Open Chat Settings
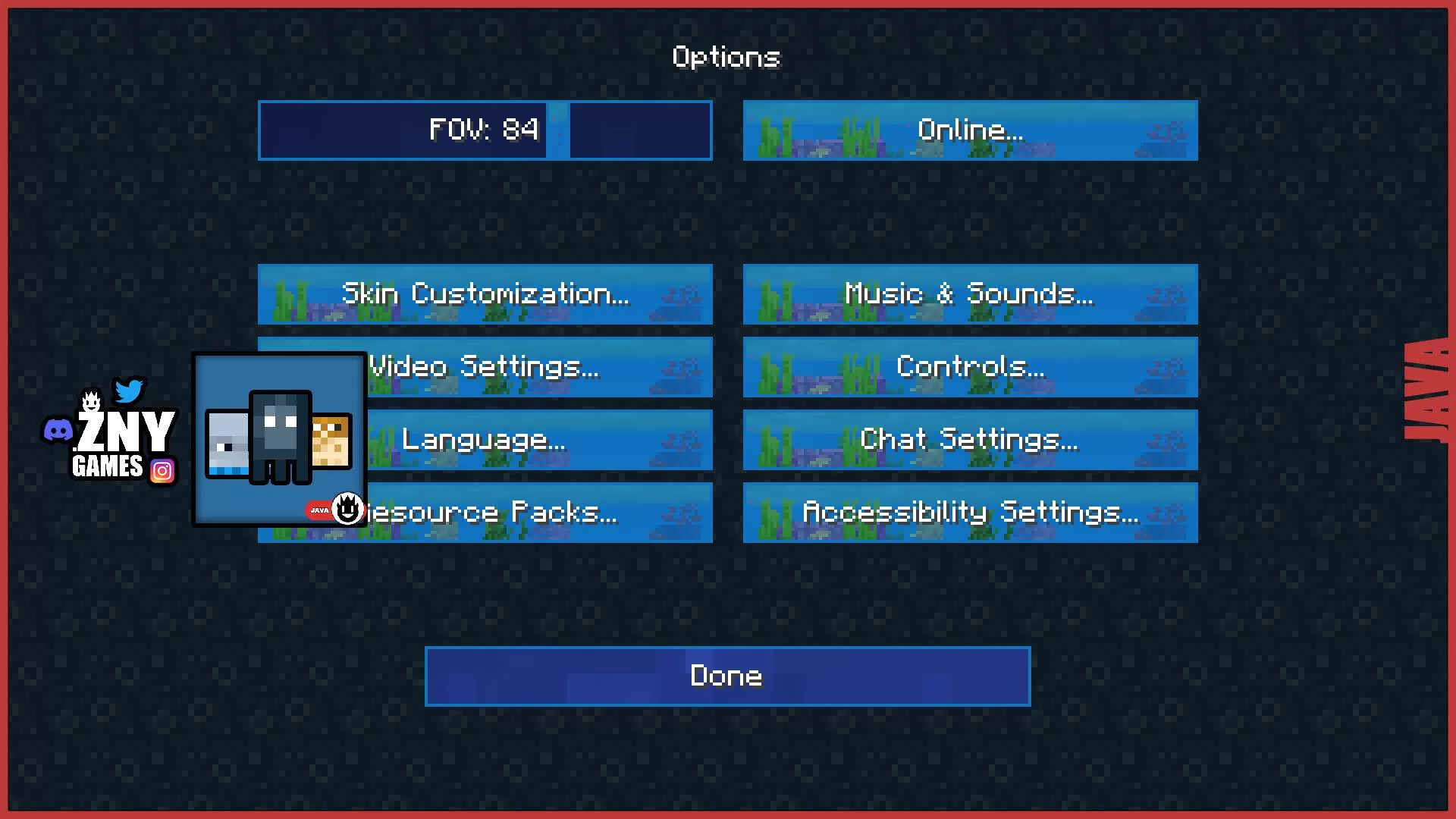 (970, 440)
